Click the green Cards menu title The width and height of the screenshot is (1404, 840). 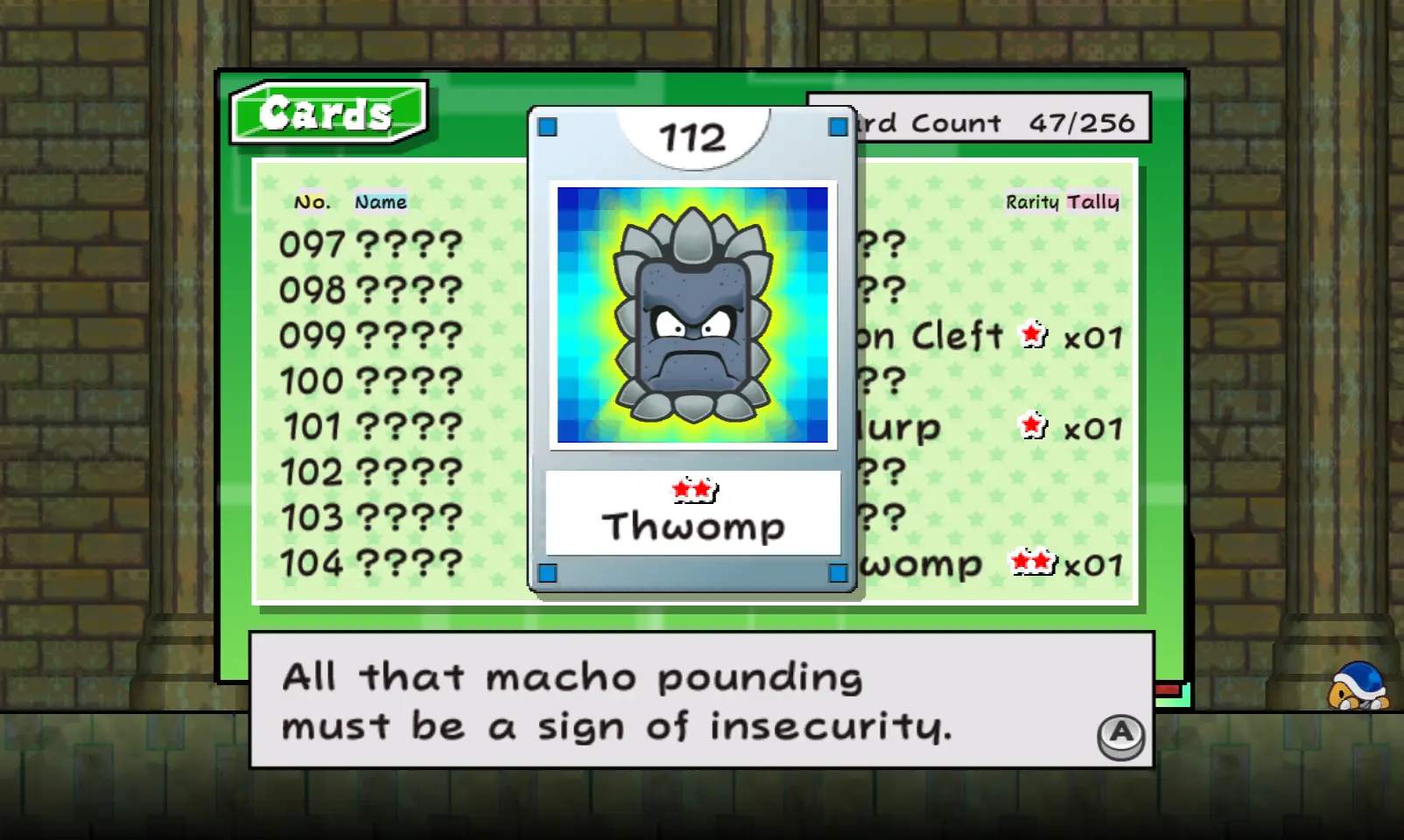[327, 113]
